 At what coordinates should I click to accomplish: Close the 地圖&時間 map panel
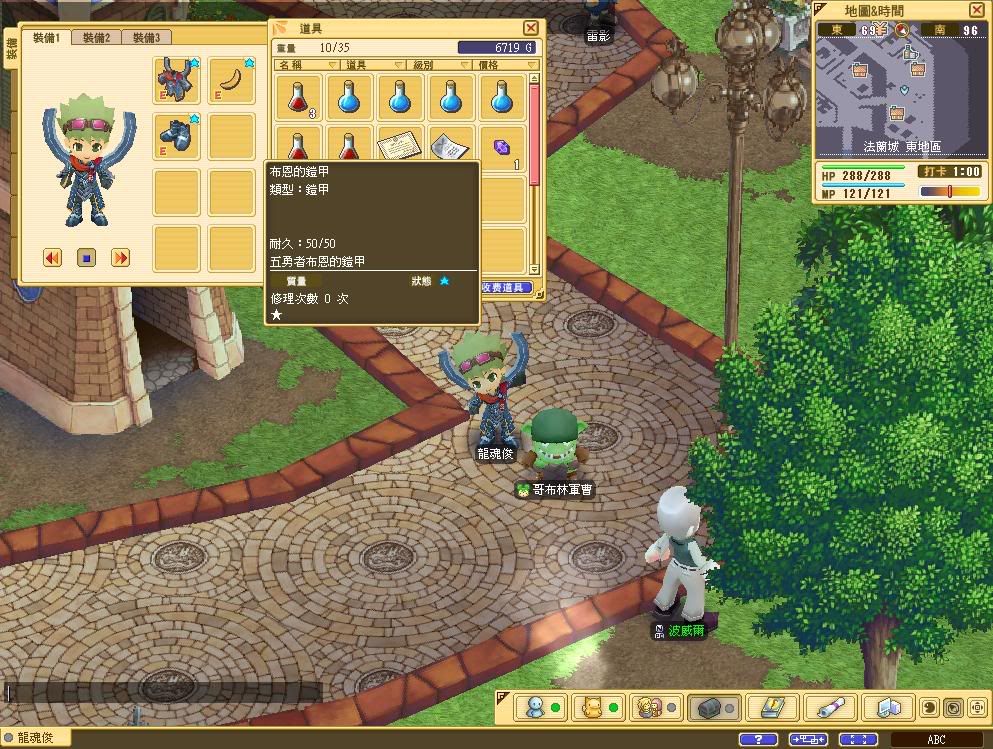pyautogui.click(x=976, y=10)
